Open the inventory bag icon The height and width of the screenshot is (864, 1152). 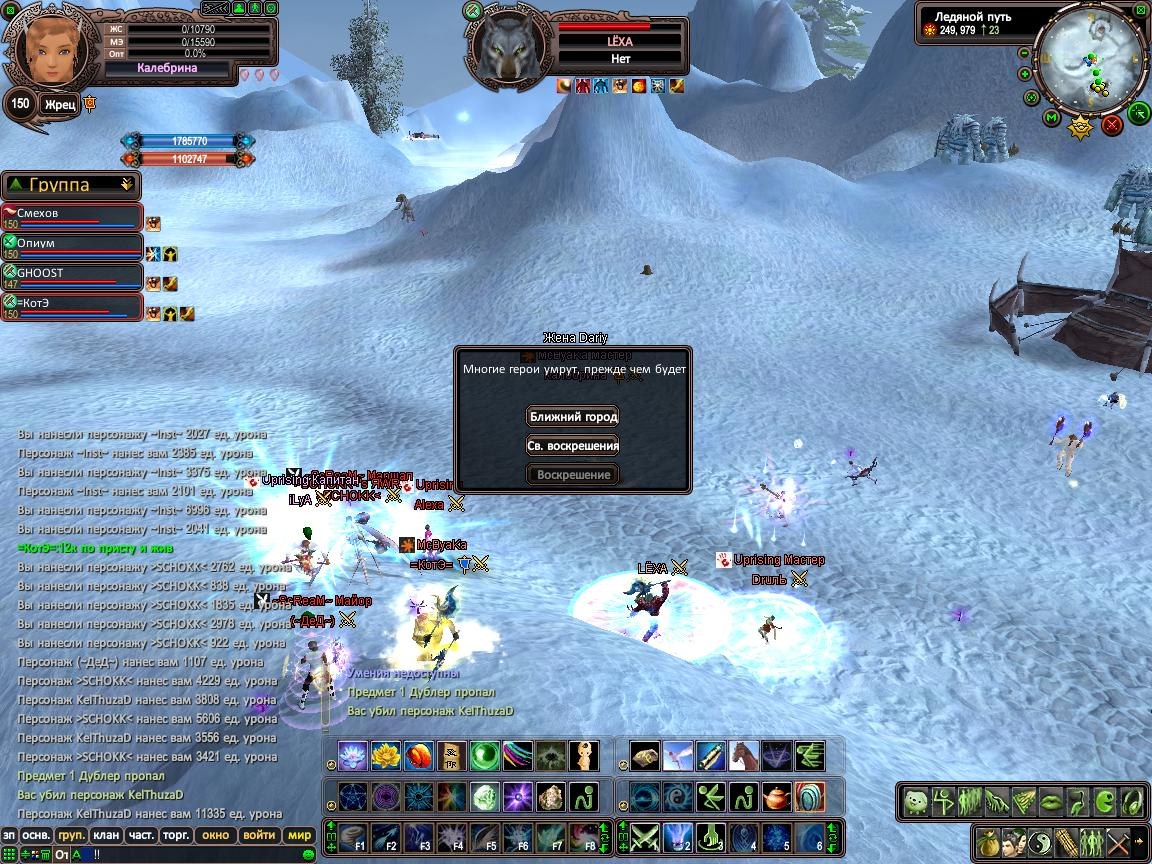click(x=989, y=841)
